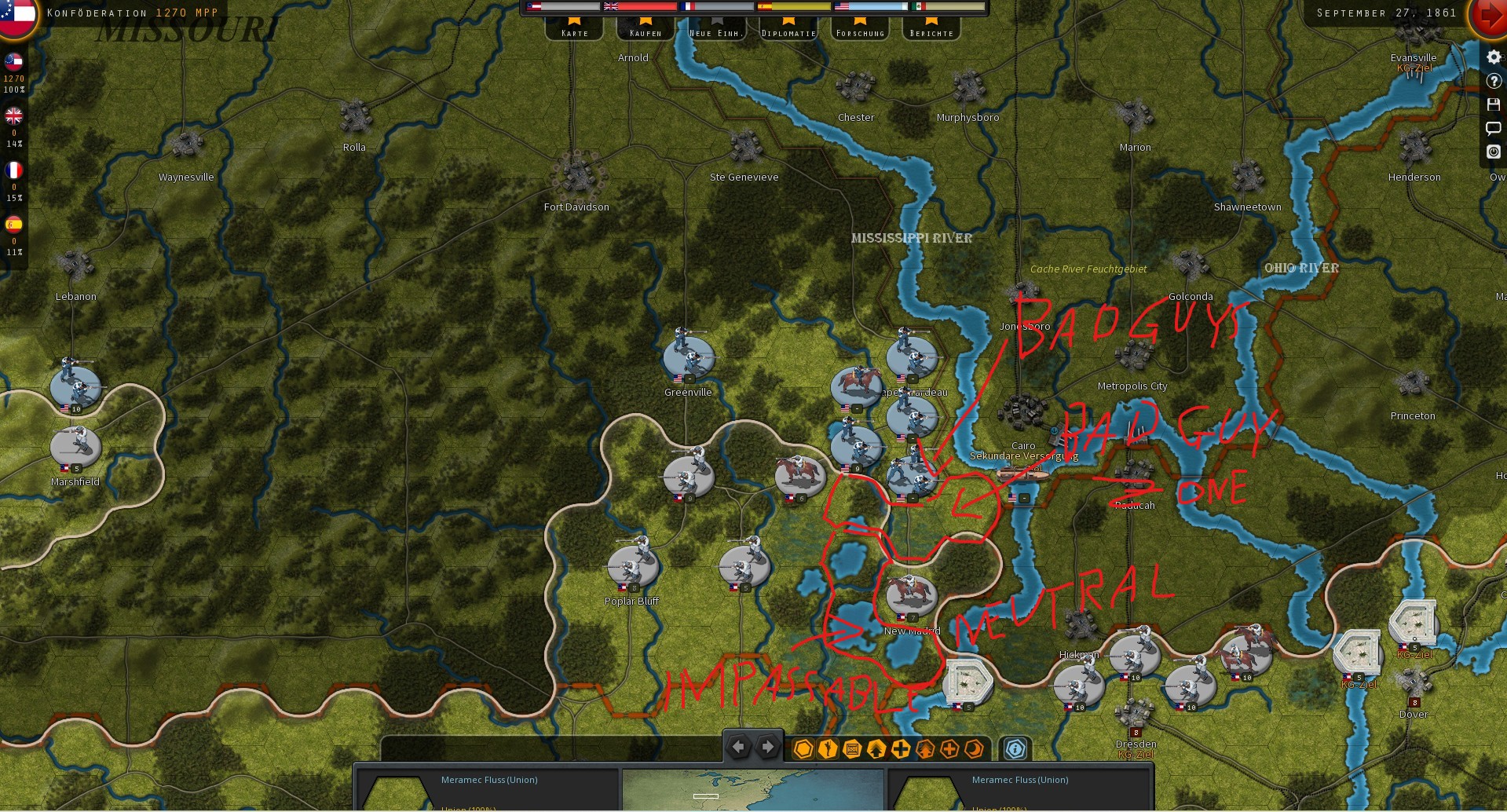Screen dimensions: 1507x812
Task: Select the hexagon outline icon in the toolbar
Action: click(x=803, y=749)
